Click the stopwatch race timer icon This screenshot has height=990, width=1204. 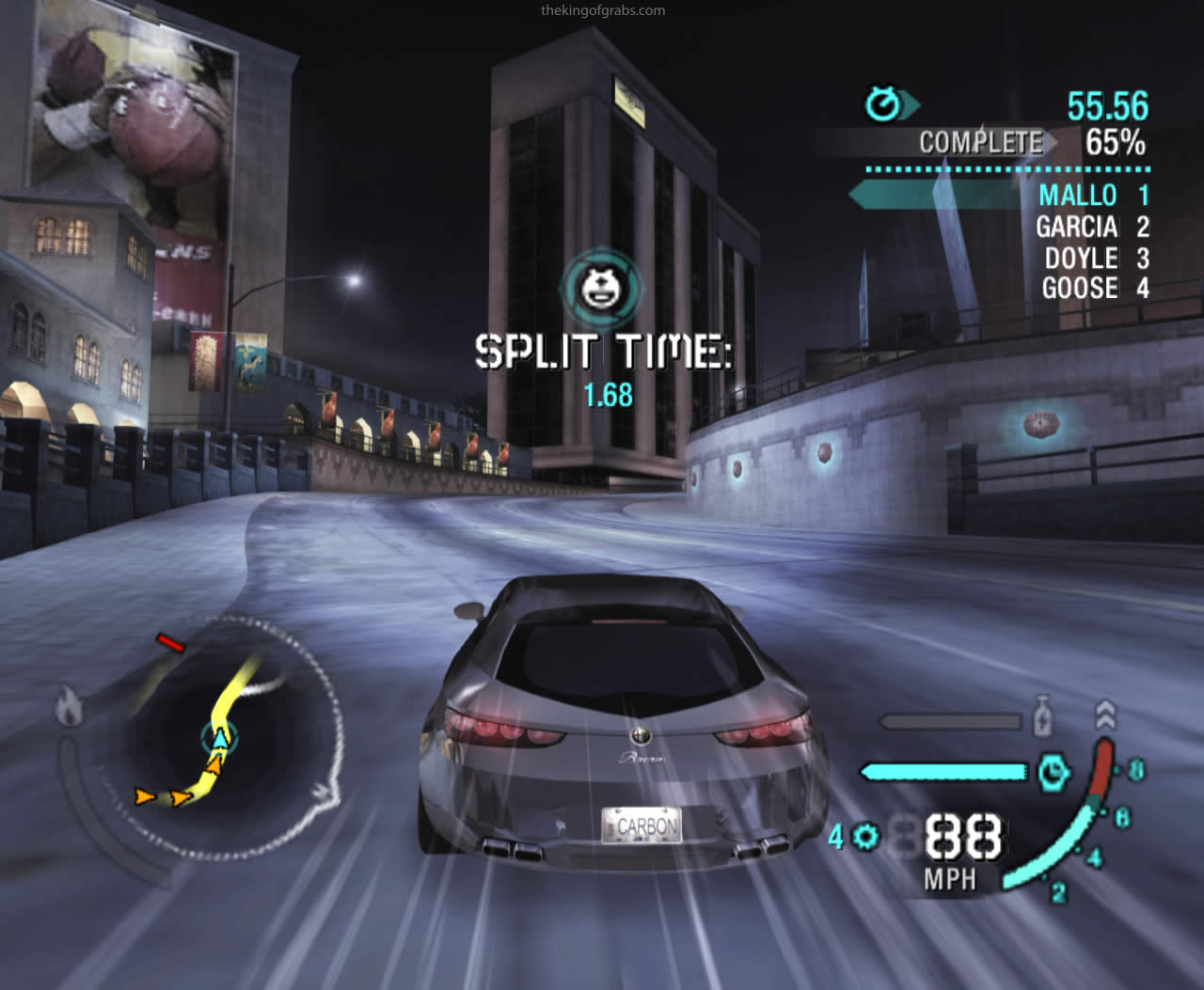coord(883,104)
